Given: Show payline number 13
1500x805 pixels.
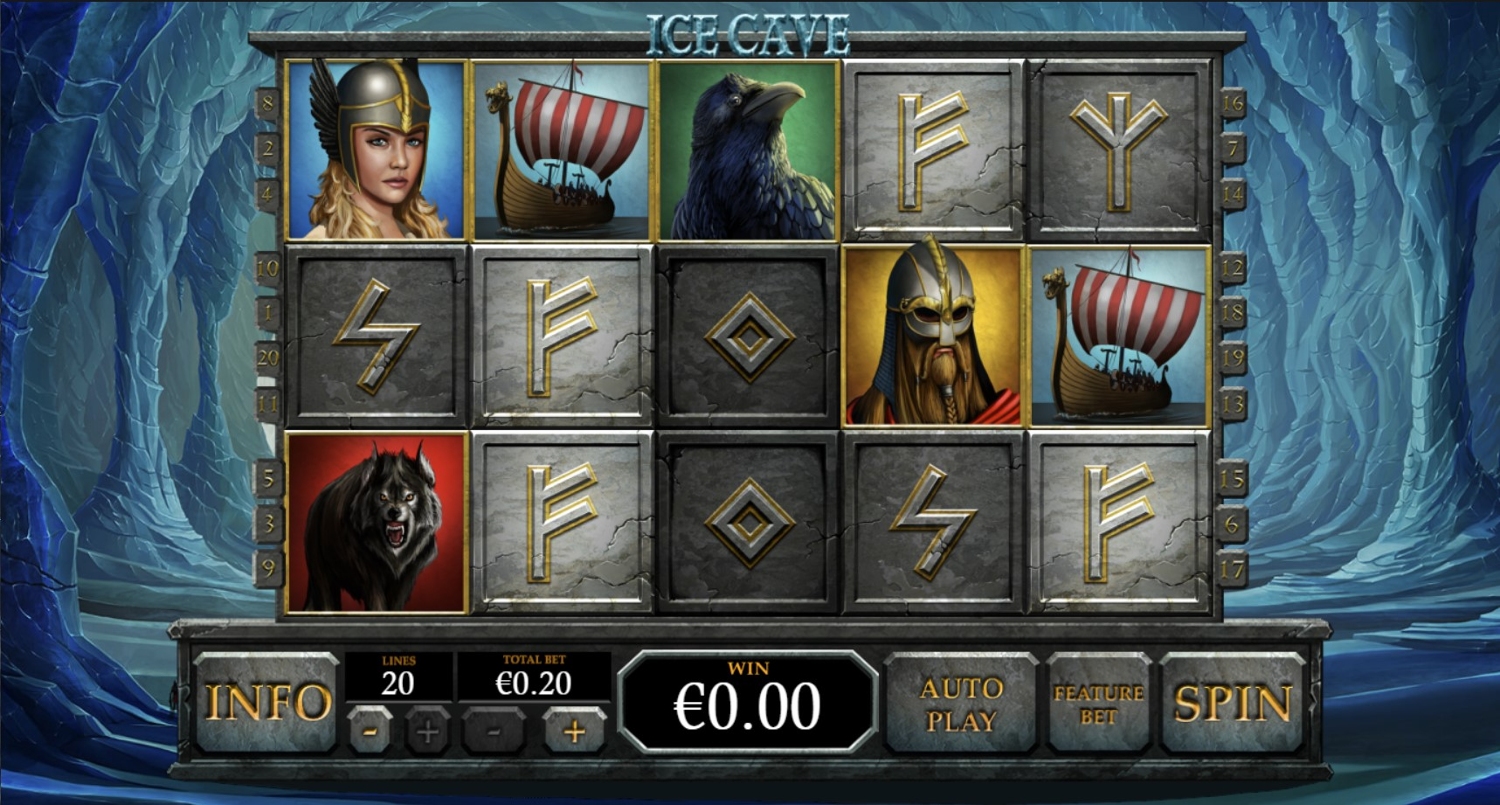Looking at the screenshot, I should coord(1233,405).
